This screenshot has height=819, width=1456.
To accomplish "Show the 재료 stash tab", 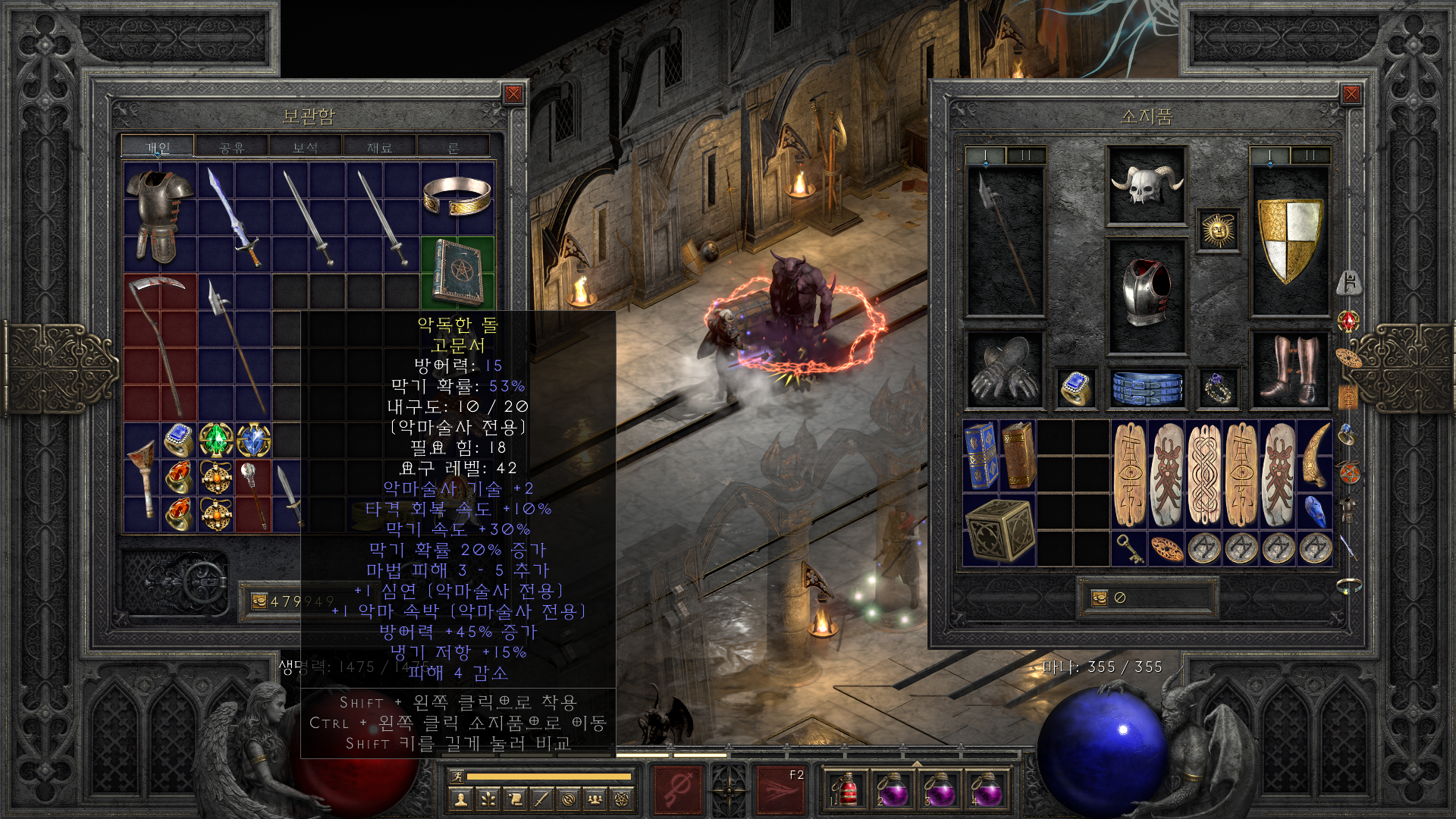I will tap(379, 147).
